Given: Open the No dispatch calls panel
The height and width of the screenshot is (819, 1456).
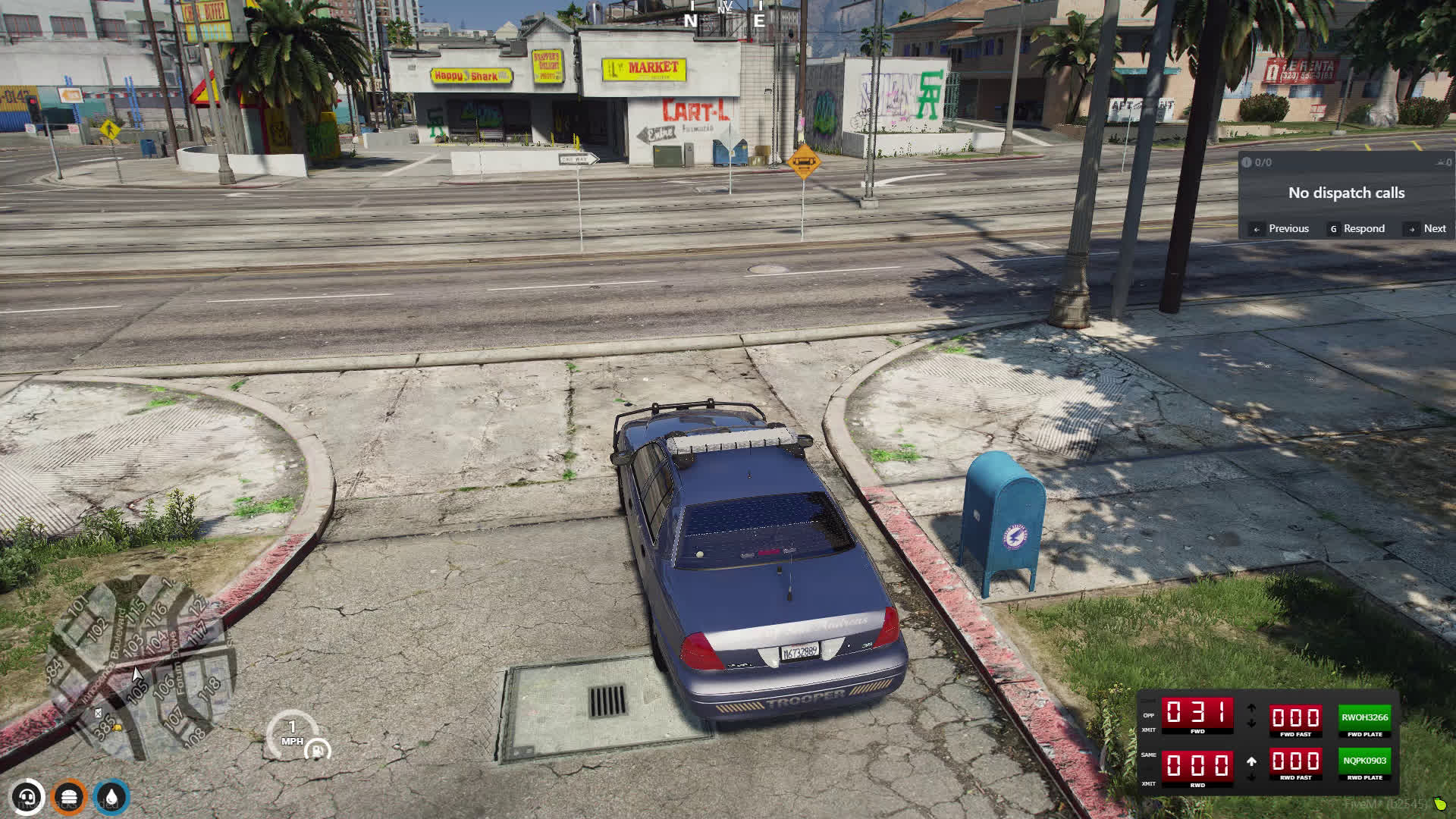Looking at the screenshot, I should point(1346,193).
